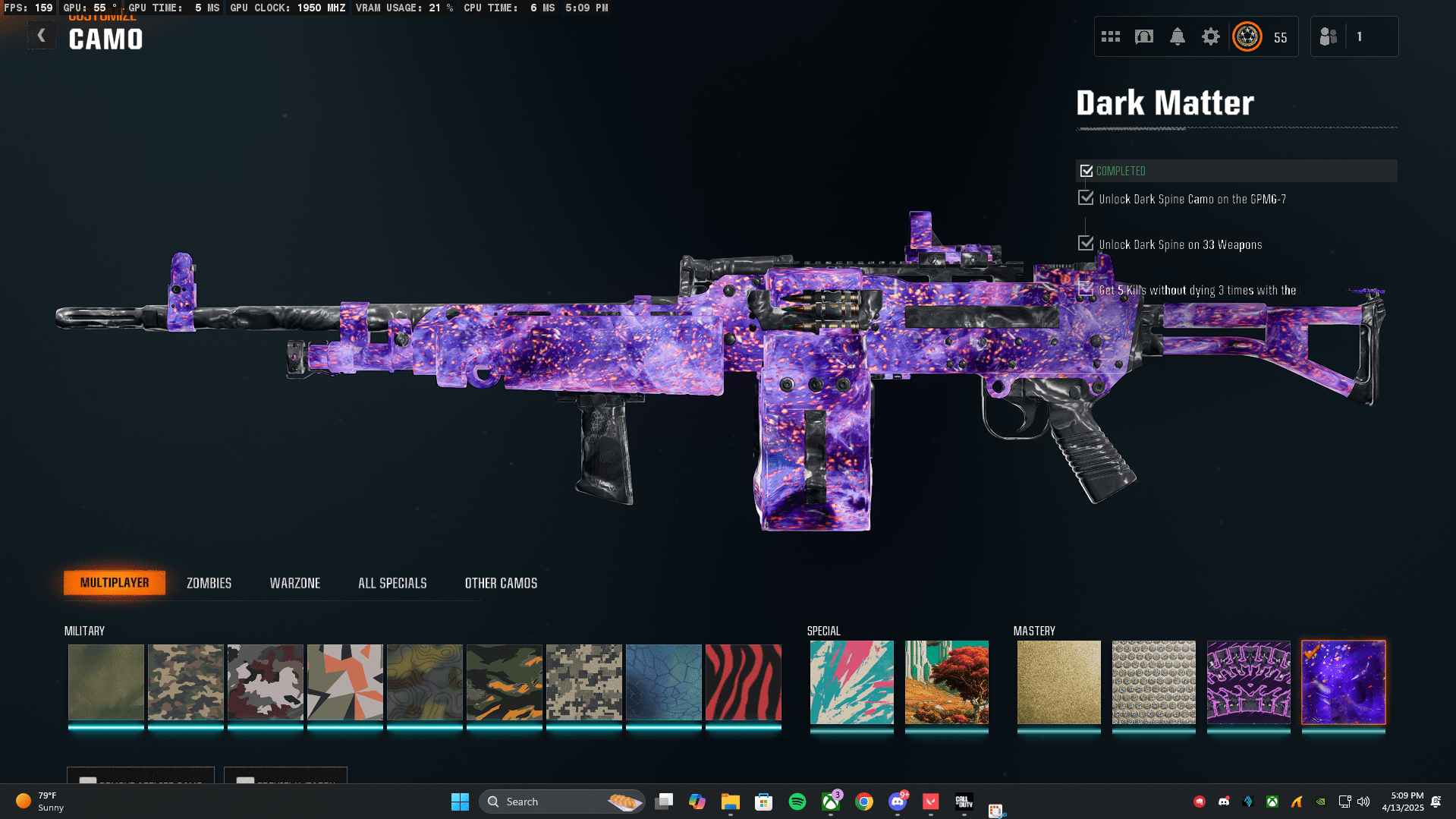Select the Other Camos tab

501,583
